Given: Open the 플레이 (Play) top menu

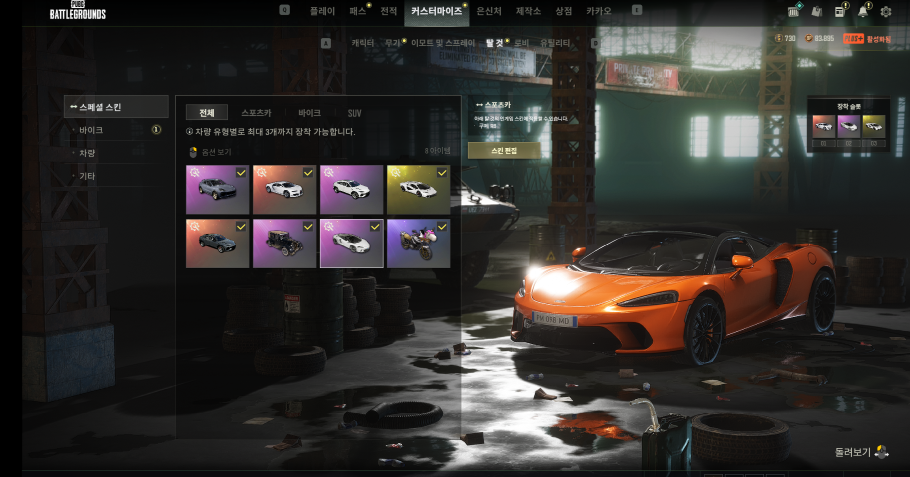Looking at the screenshot, I should coord(322,11).
